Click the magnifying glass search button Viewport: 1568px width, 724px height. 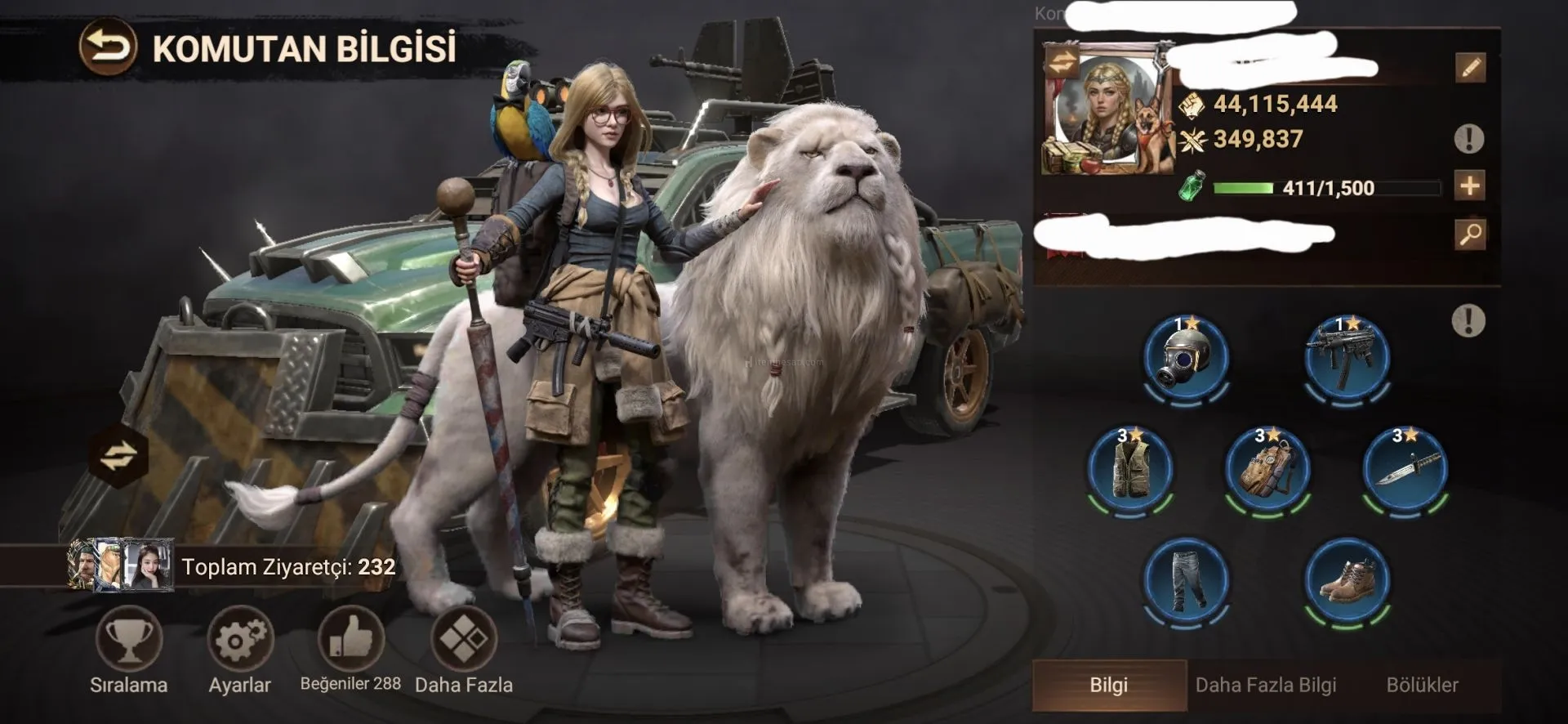click(1470, 235)
